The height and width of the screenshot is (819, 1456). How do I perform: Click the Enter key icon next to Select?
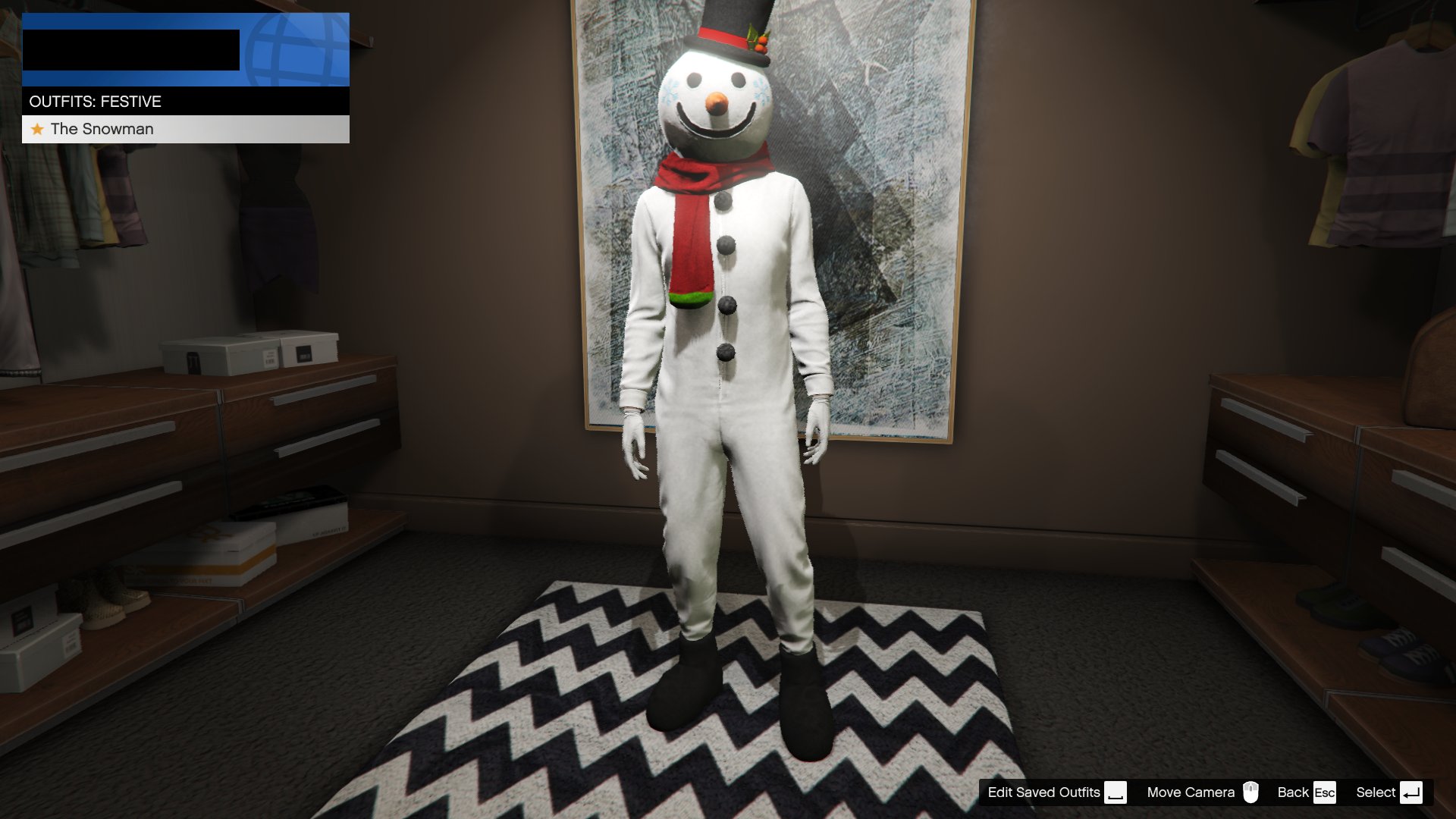click(x=1412, y=792)
